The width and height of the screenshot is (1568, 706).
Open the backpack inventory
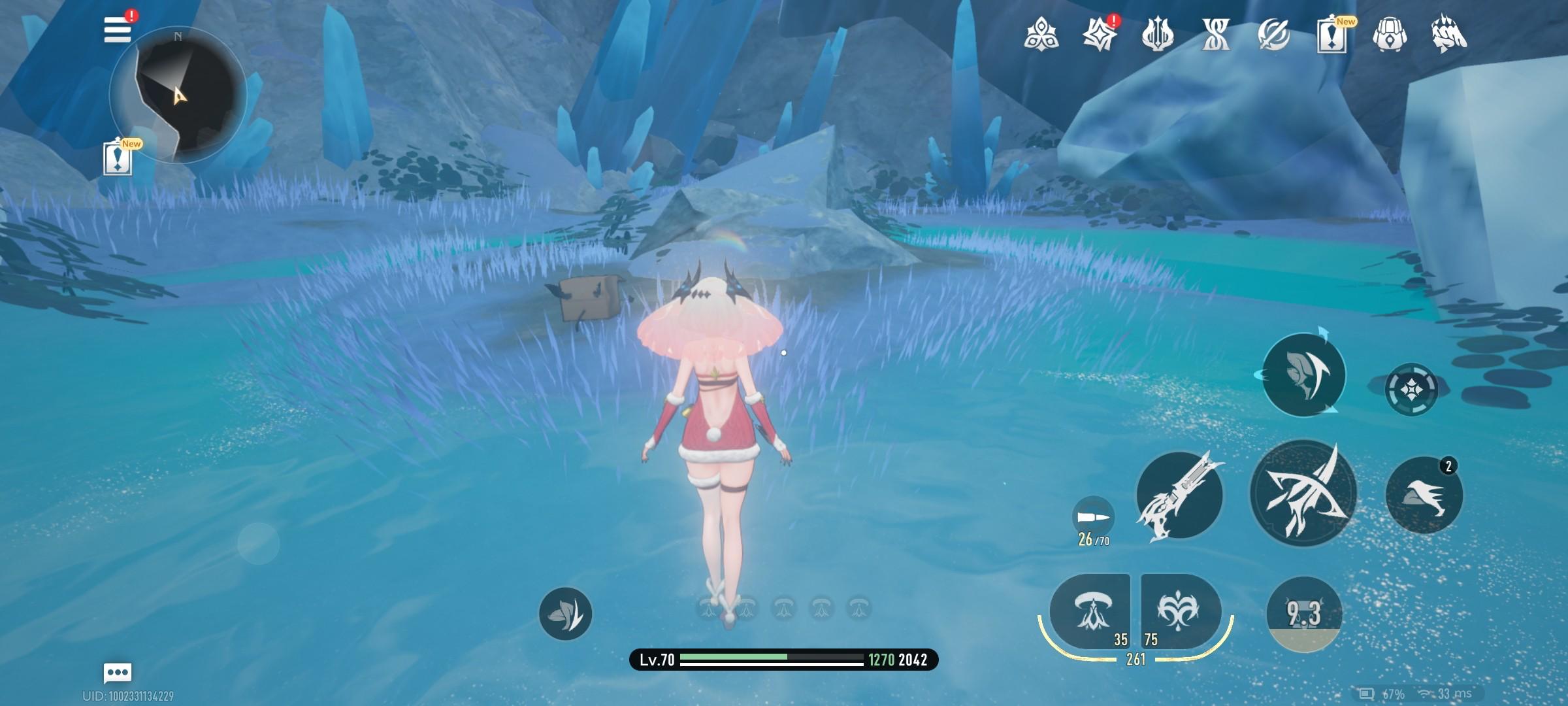pos(1390,34)
